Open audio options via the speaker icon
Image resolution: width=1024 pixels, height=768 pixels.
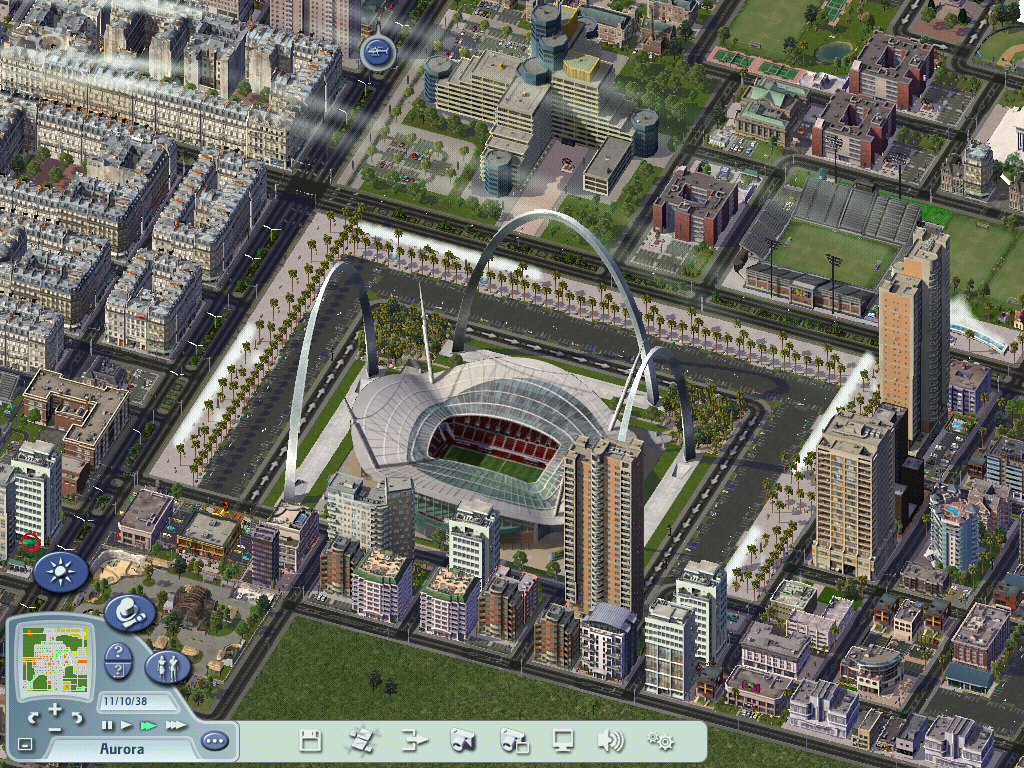point(610,741)
